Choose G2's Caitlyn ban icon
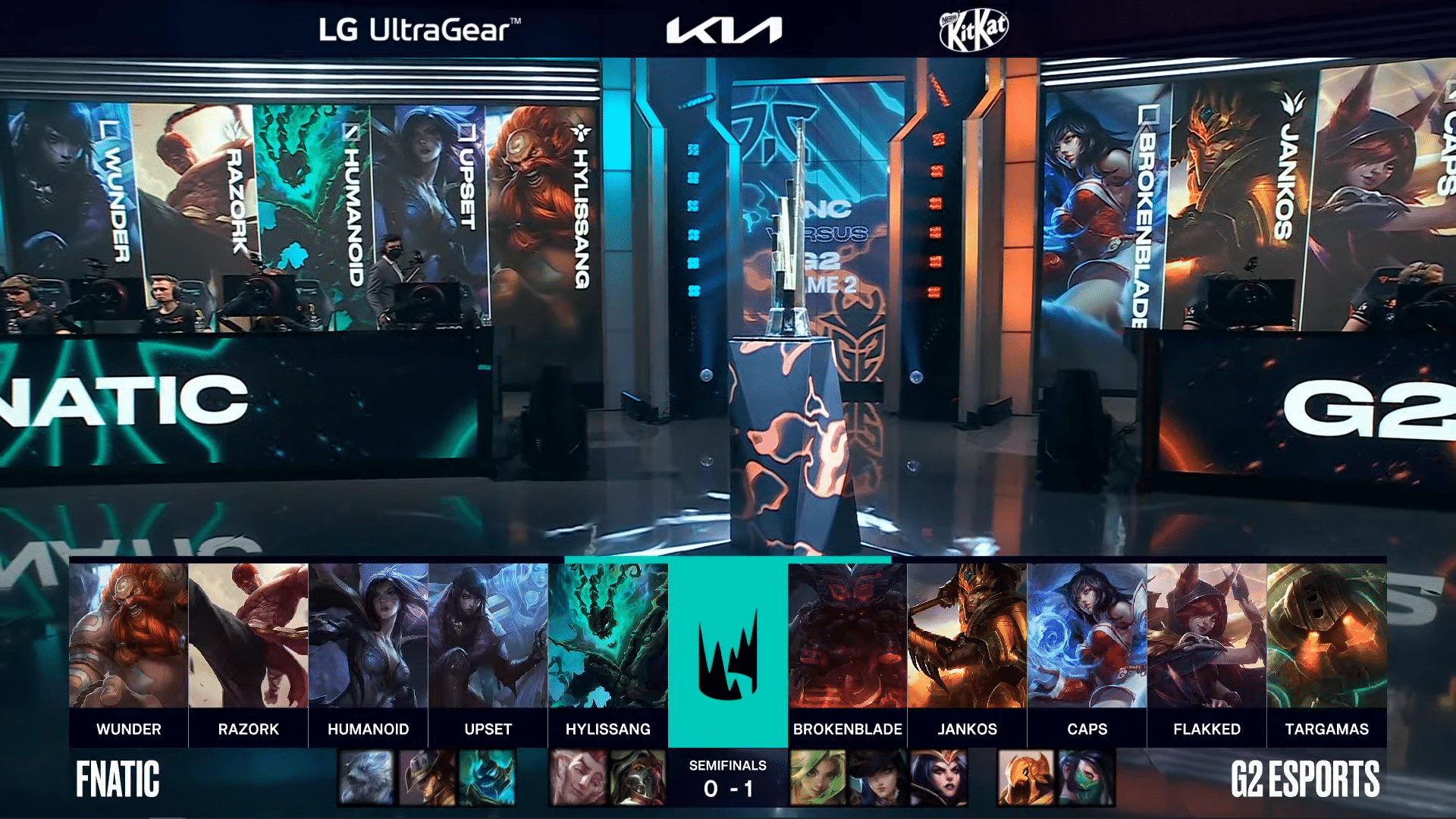1456x819 pixels. click(x=878, y=778)
